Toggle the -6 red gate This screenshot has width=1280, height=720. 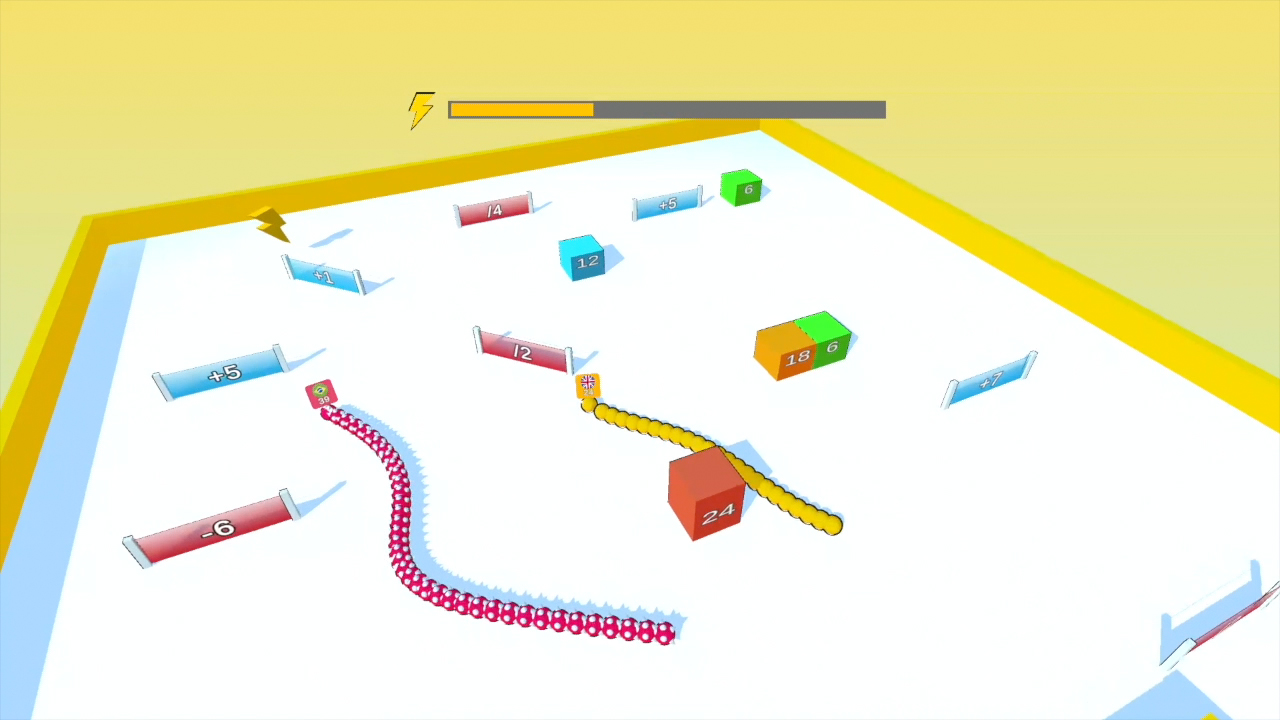(x=216, y=528)
